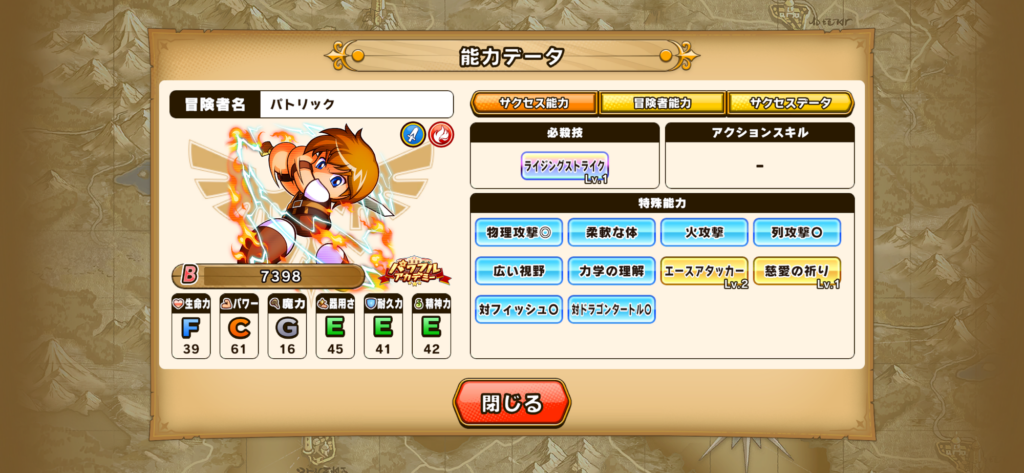Close the ability data window with 閉じる

pyautogui.click(x=512, y=403)
